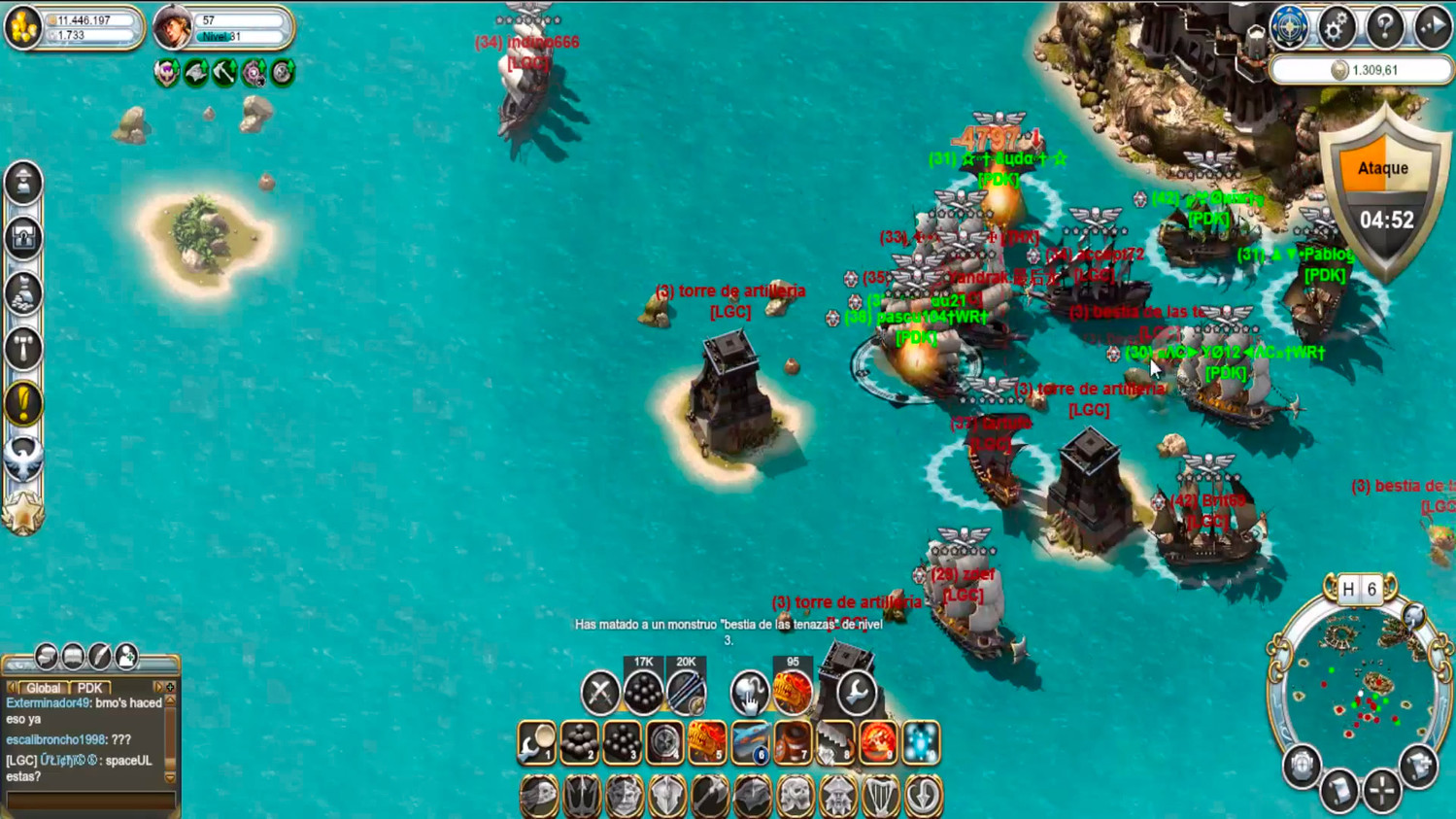The height and width of the screenshot is (819, 1456).
Task: Choose the 20K harpoon ammunition
Action: pos(686,692)
